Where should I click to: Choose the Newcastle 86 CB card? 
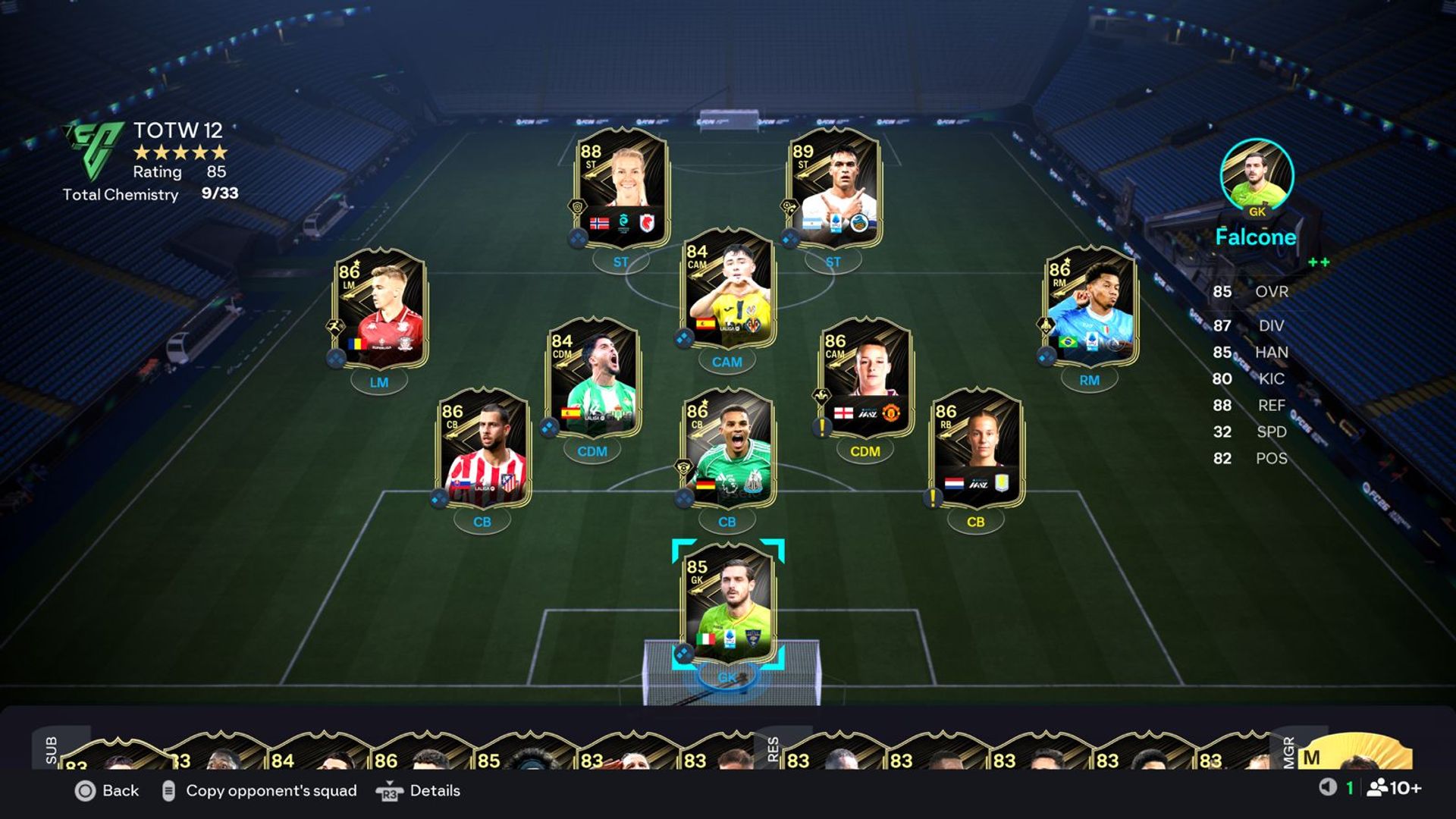(x=728, y=447)
